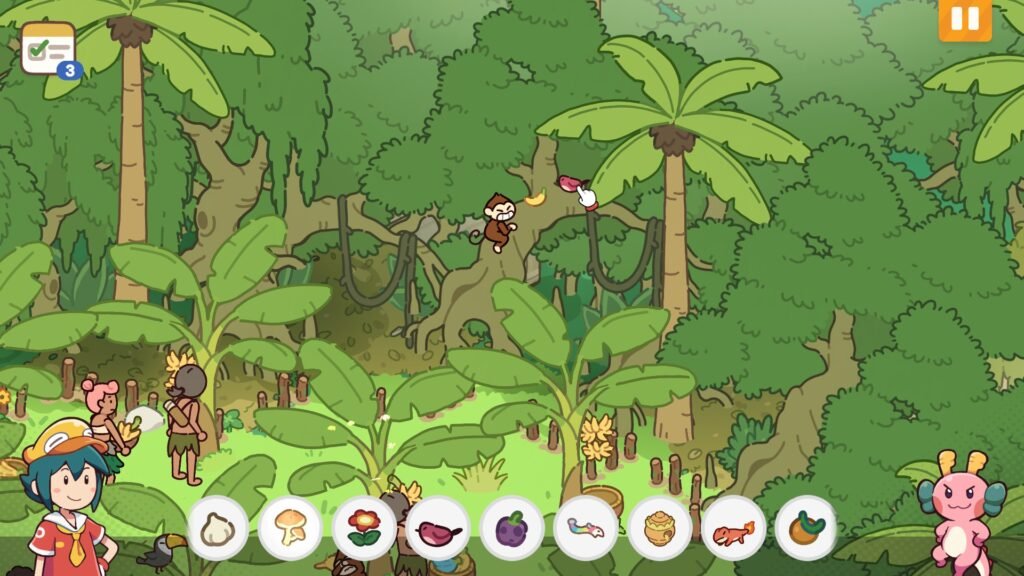Select the golden honey pot item
This screenshot has height=576, width=1024.
(659, 528)
